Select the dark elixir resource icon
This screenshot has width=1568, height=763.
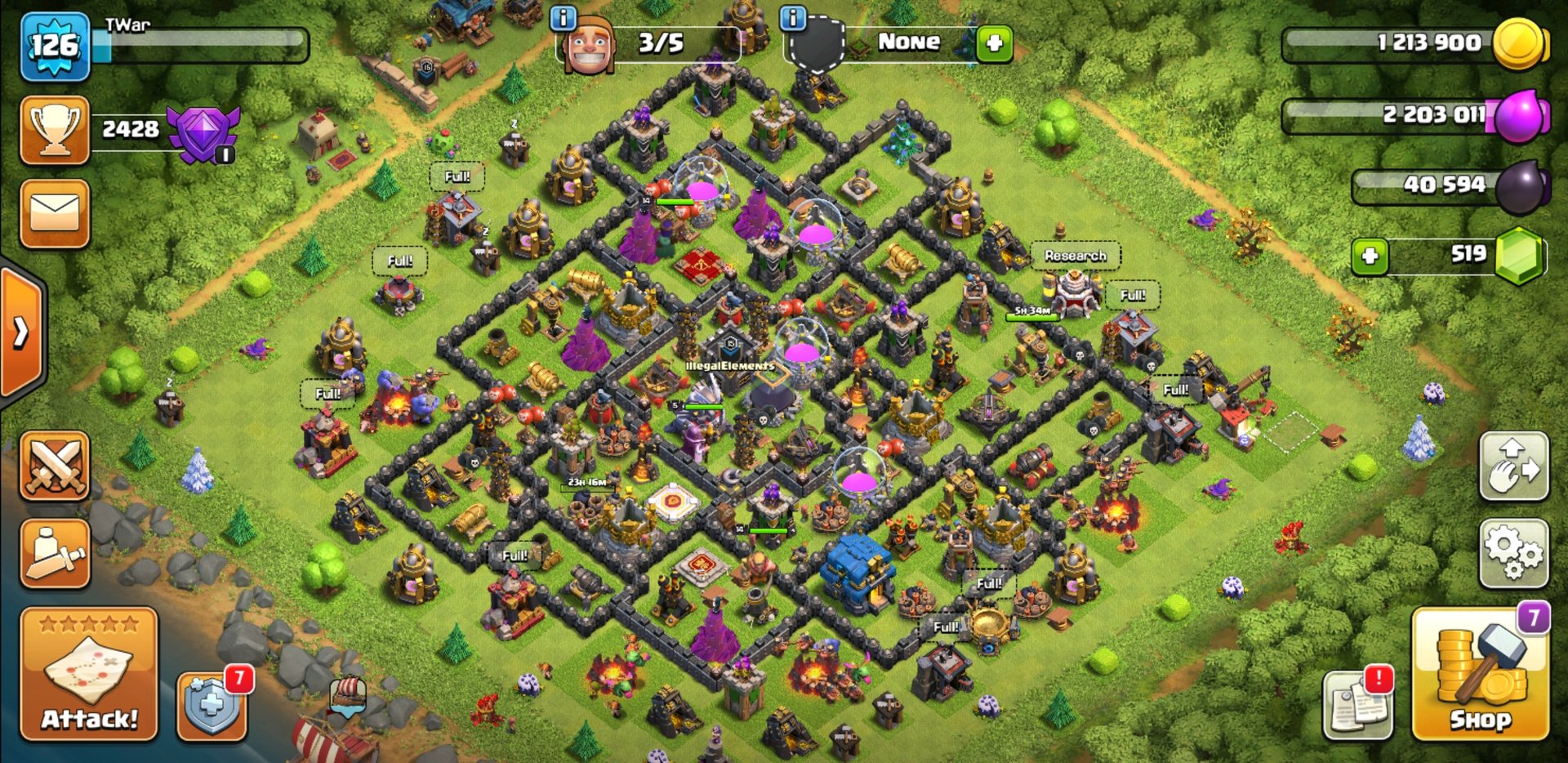(1521, 186)
